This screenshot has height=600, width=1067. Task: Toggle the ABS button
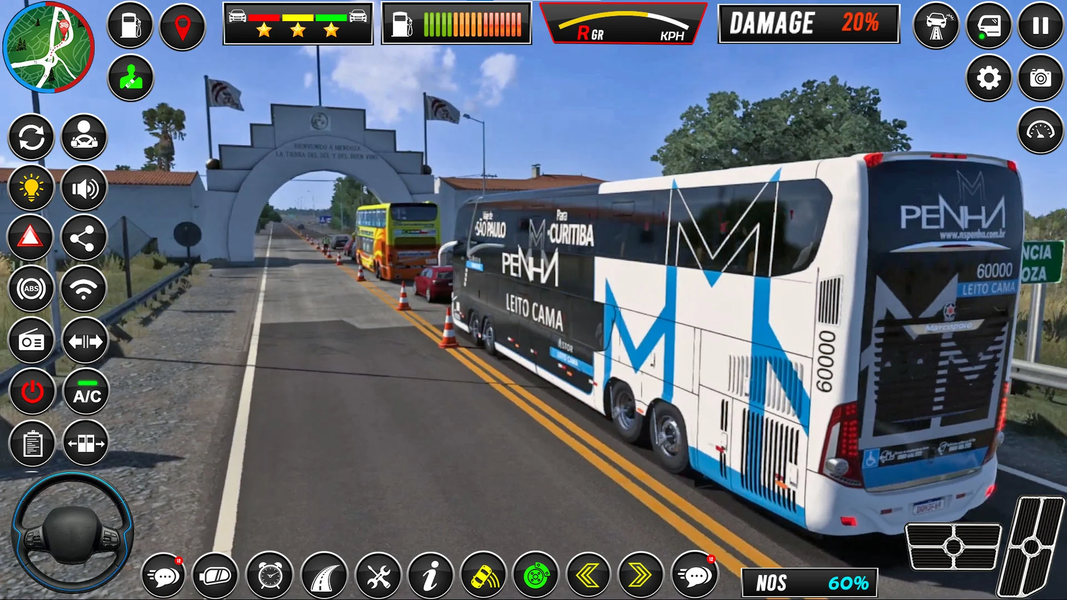[31, 289]
